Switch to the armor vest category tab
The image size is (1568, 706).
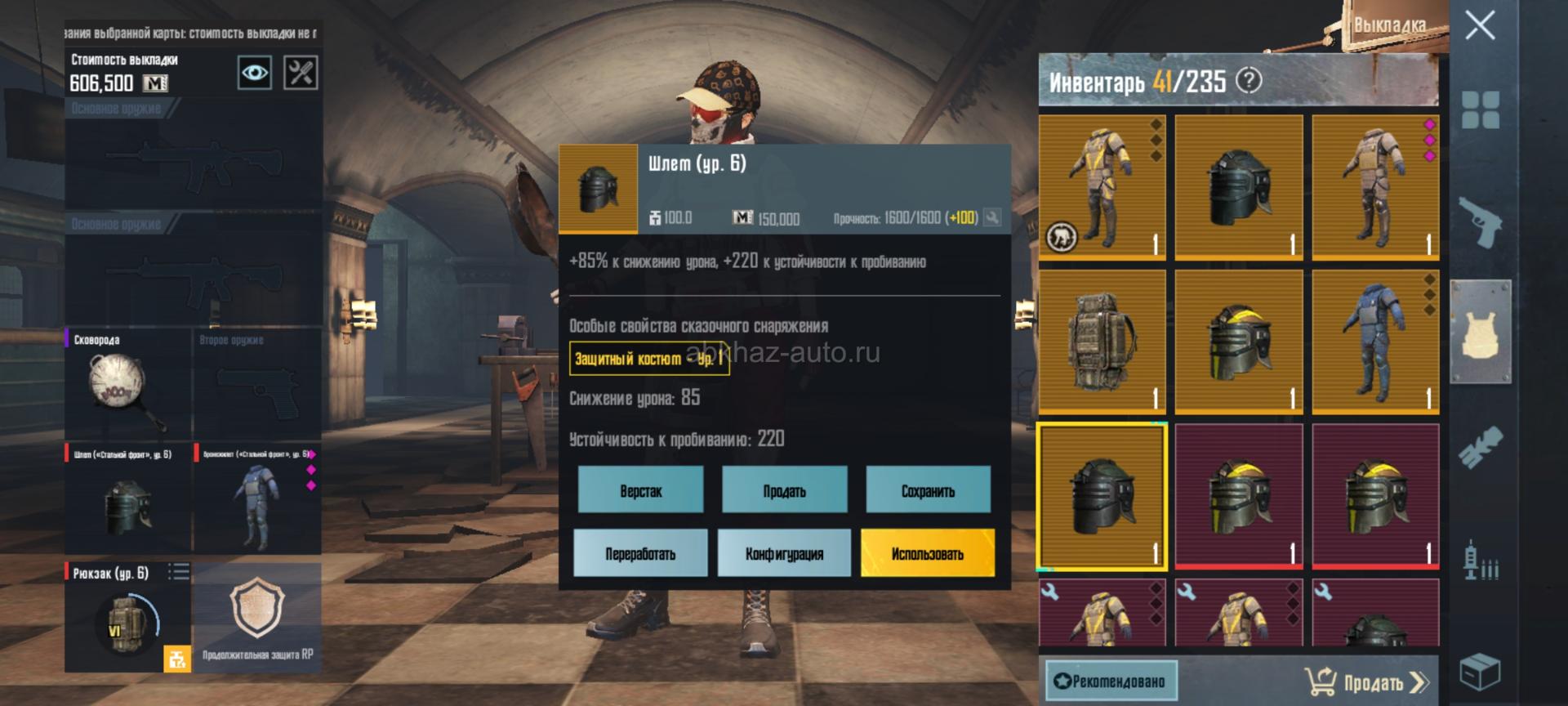coord(1480,331)
